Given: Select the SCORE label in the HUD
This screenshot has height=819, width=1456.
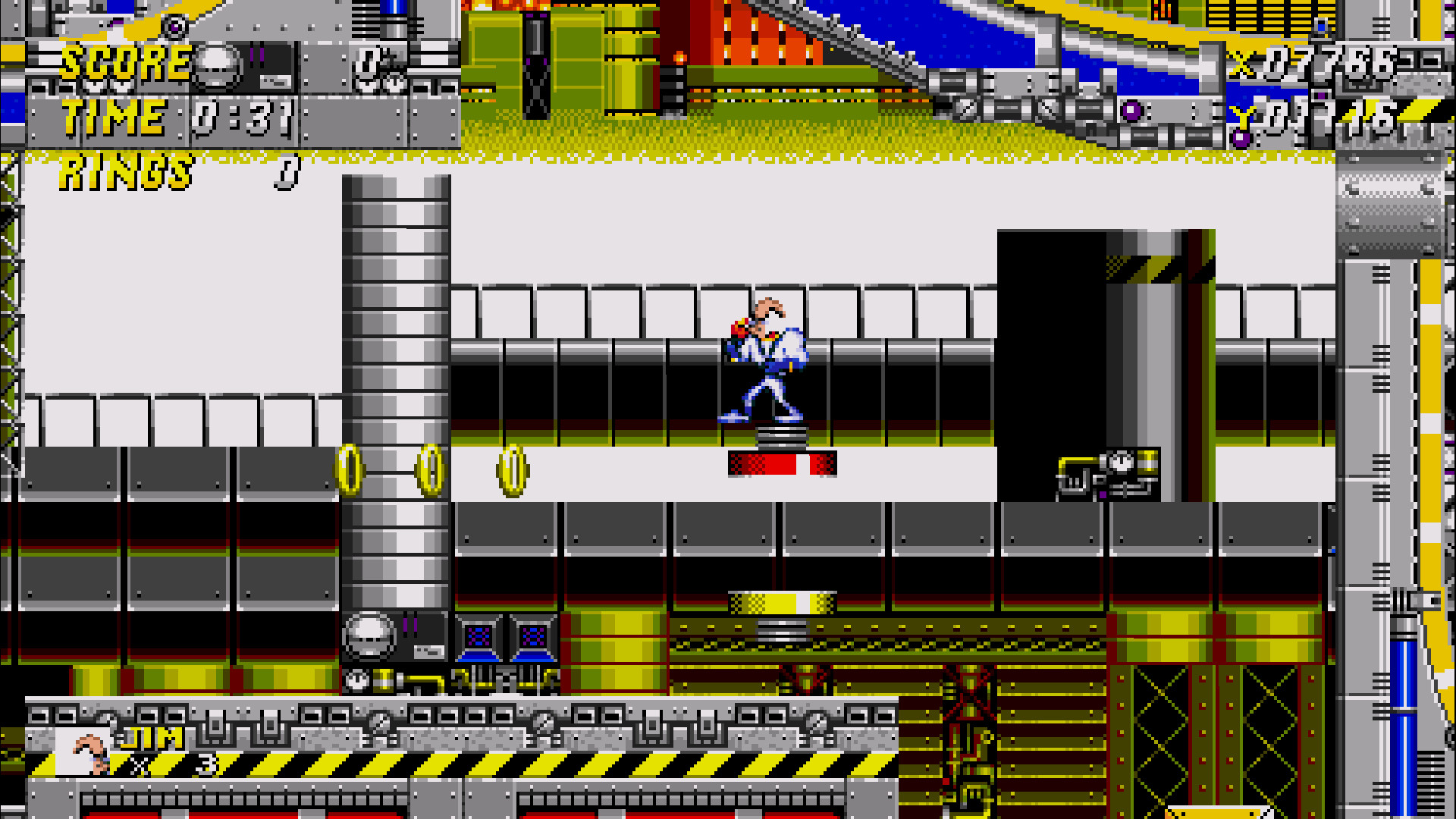Looking at the screenshot, I should pos(125,62).
